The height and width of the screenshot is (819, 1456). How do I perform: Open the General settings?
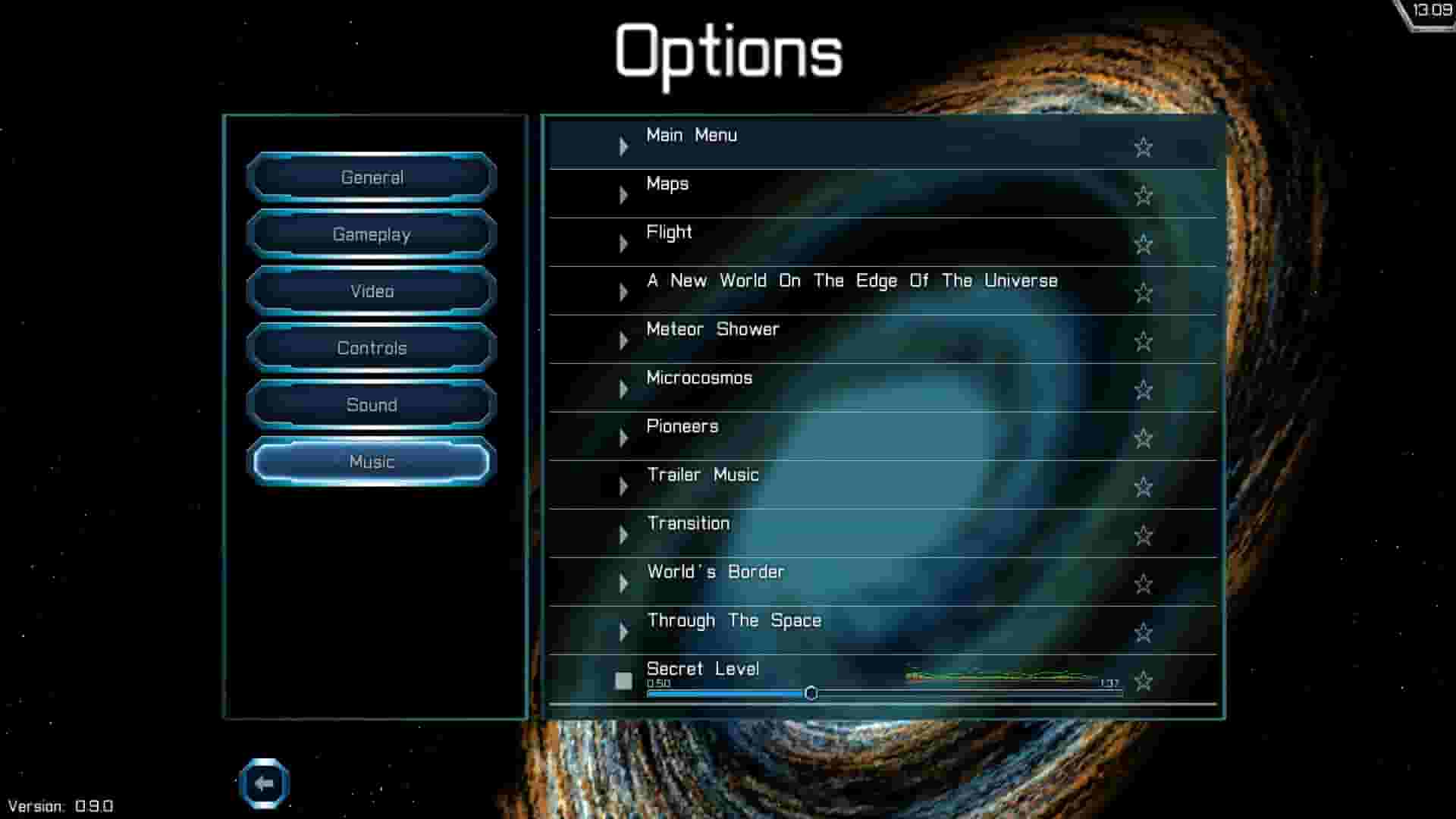coord(371,177)
